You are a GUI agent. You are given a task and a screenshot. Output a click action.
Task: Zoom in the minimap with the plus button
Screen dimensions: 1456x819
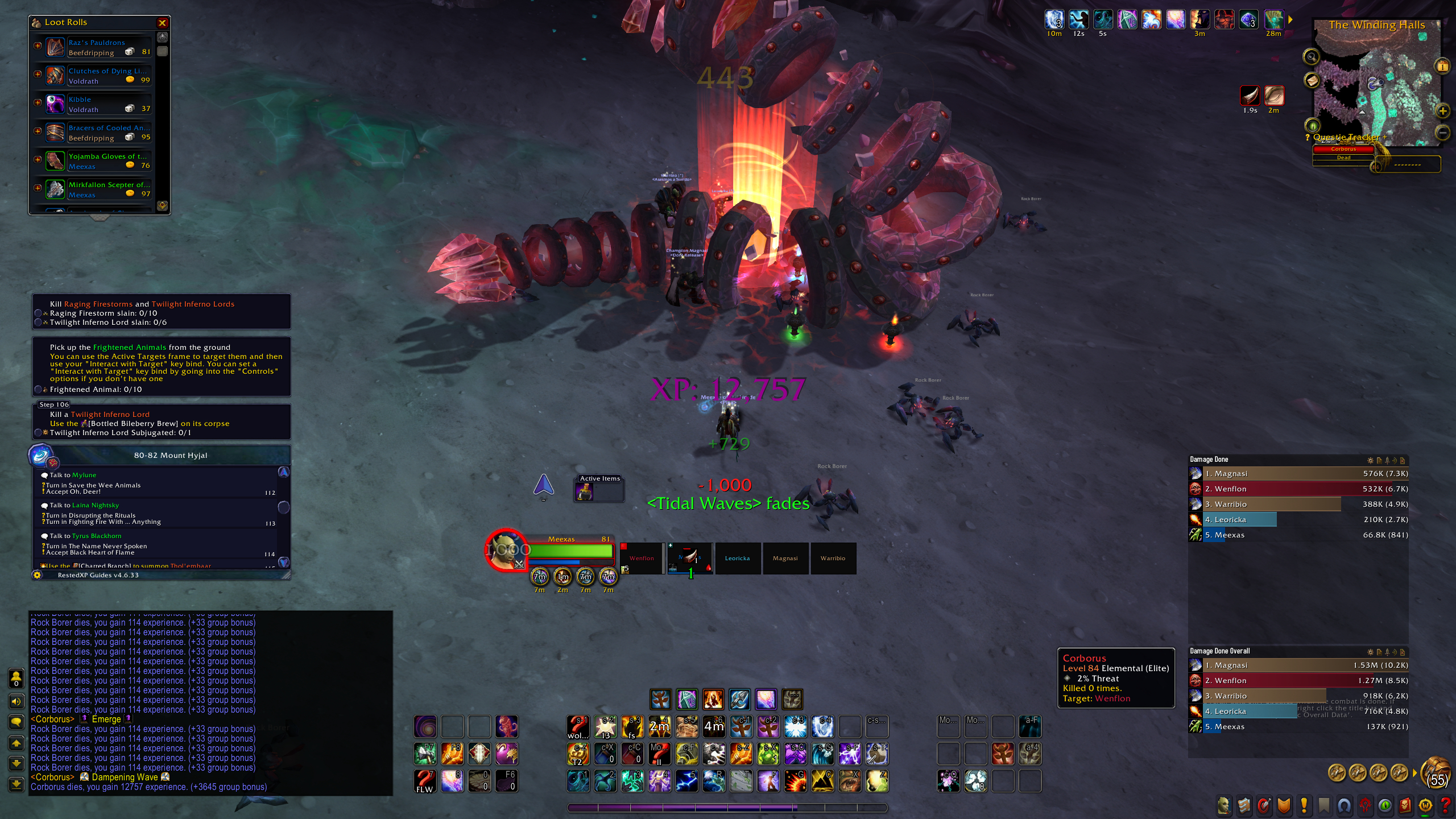tap(1442, 111)
